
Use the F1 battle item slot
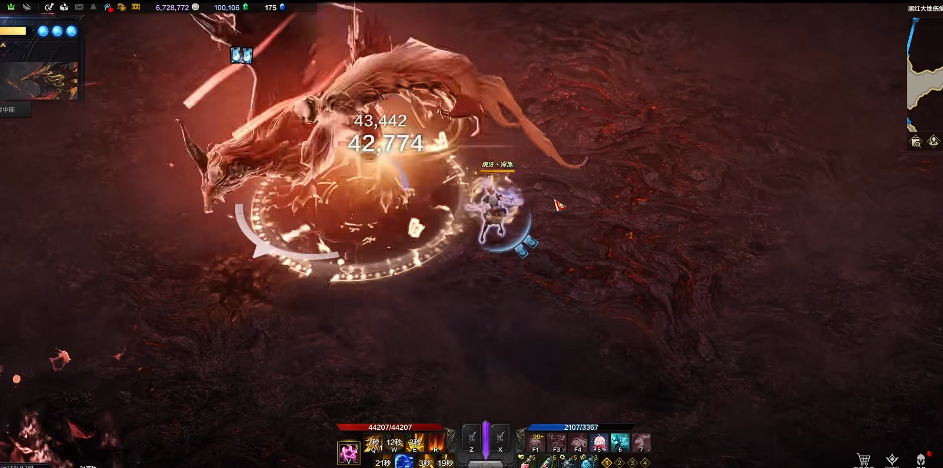[x=536, y=442]
